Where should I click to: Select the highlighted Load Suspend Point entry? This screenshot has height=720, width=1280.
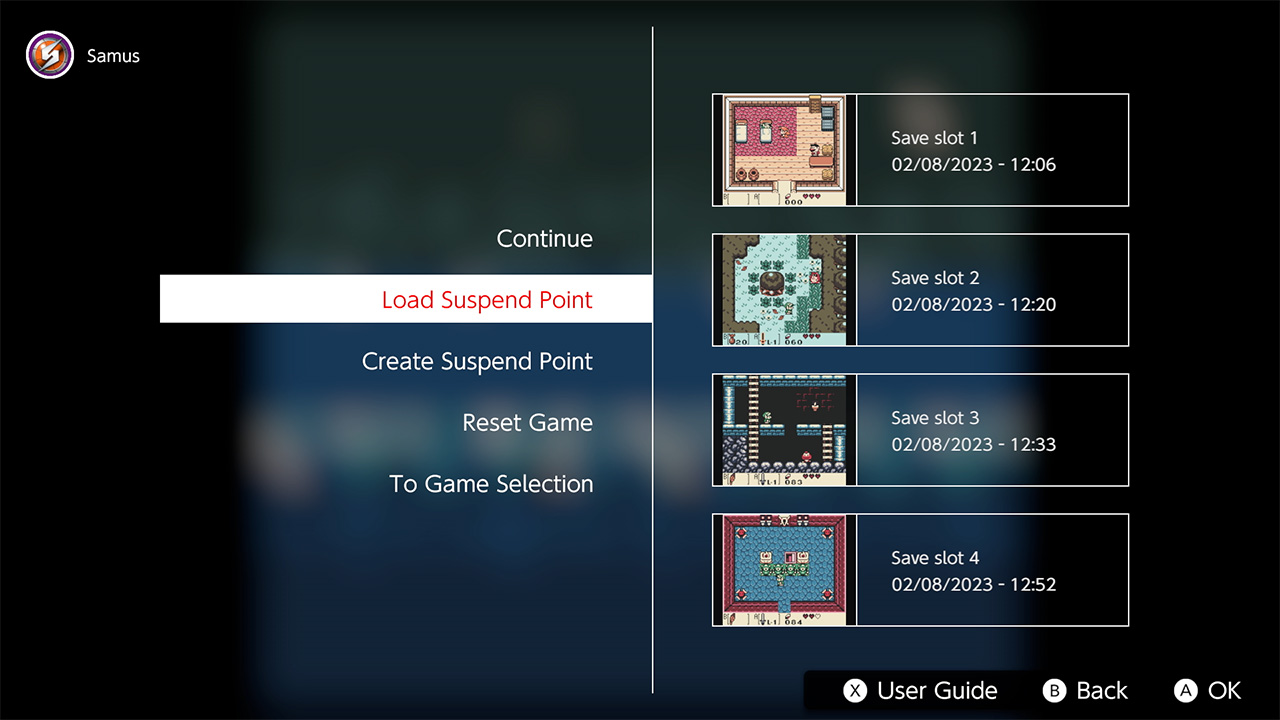coord(487,298)
